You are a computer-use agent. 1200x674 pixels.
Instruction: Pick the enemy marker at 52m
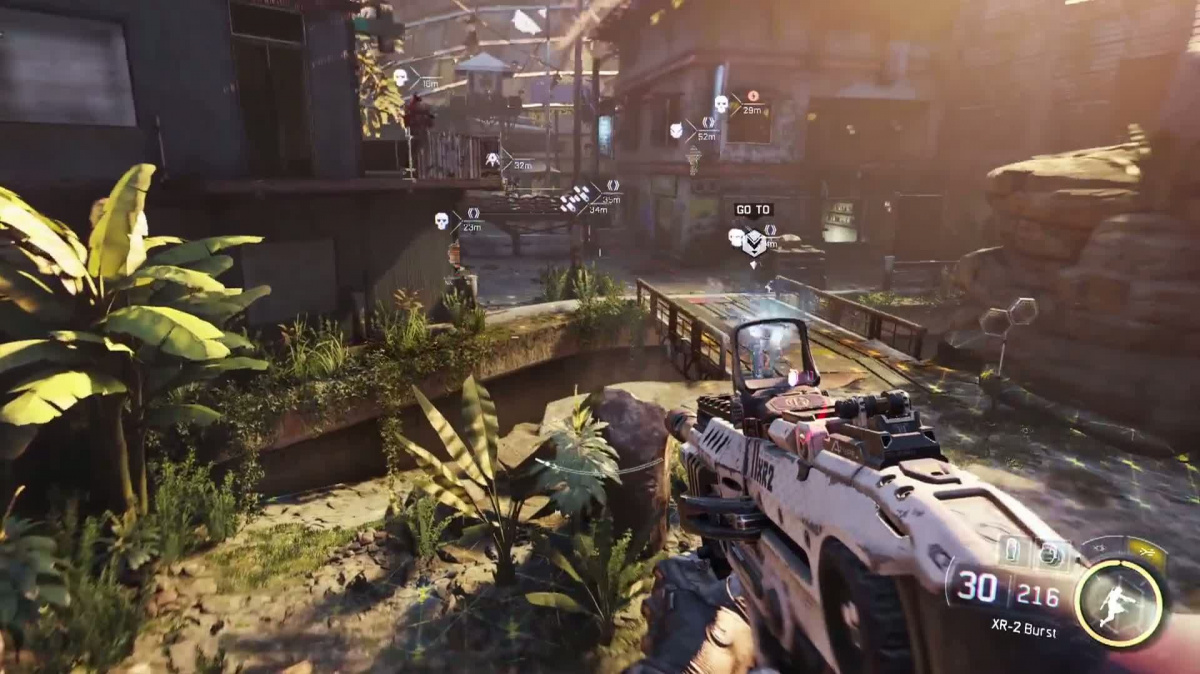click(x=677, y=131)
